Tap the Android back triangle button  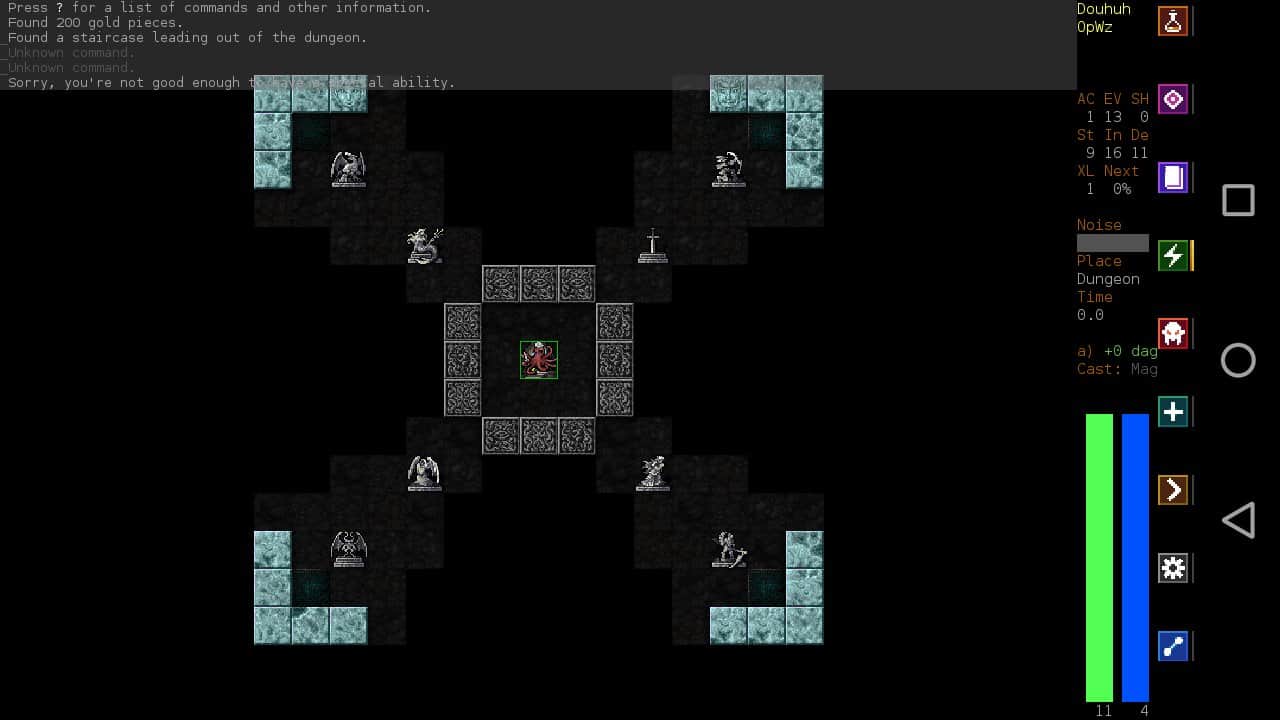point(1238,520)
